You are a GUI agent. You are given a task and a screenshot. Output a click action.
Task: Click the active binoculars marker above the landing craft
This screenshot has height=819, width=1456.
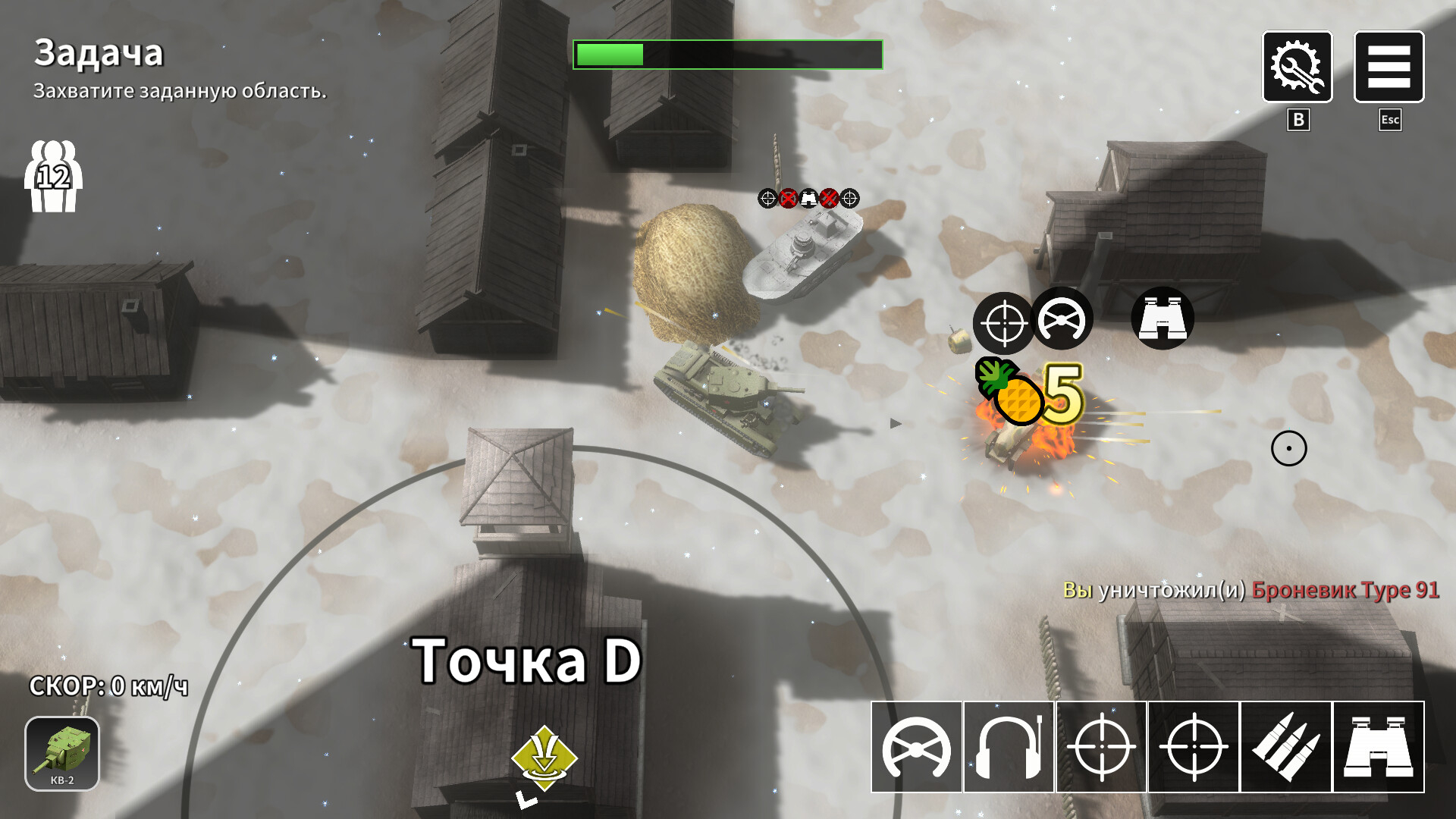pyautogui.click(x=808, y=199)
